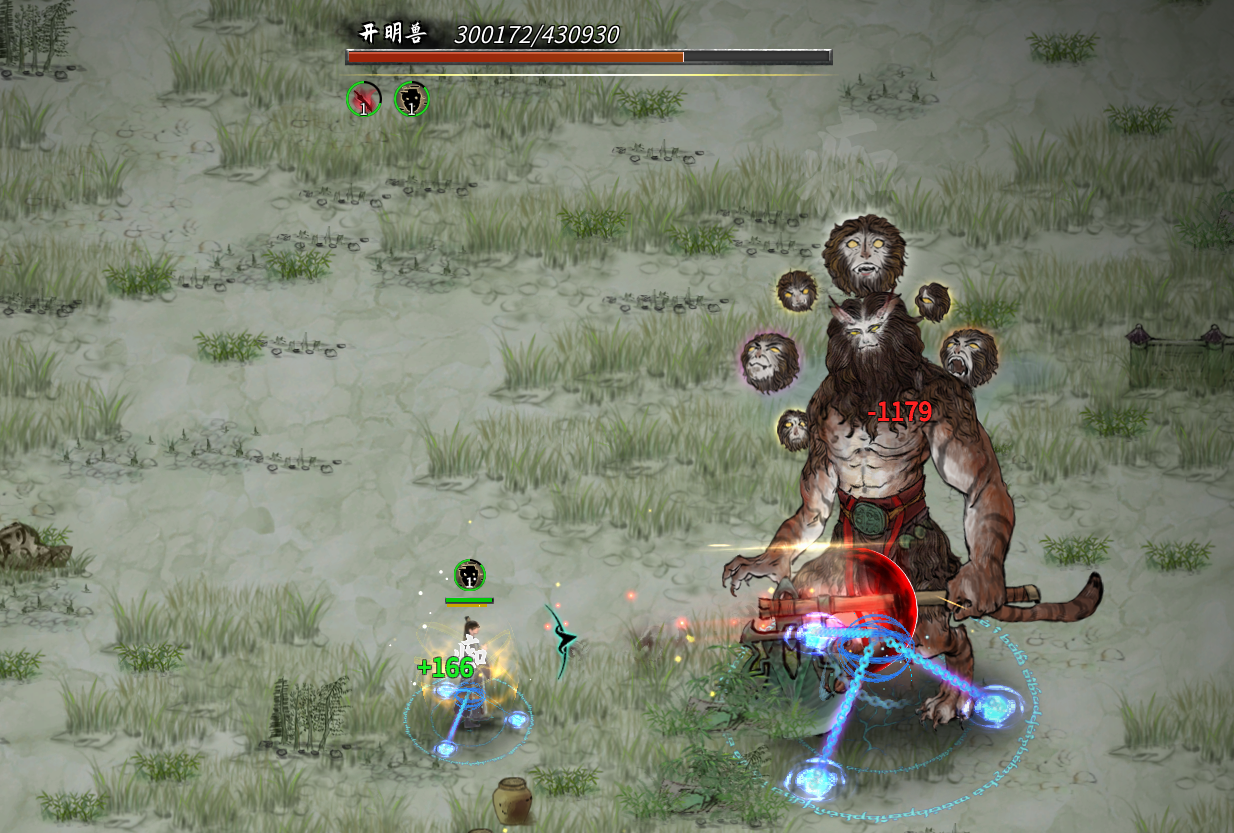Check the beast-head icon above the player's health bar
This screenshot has width=1234, height=833.
[469, 575]
